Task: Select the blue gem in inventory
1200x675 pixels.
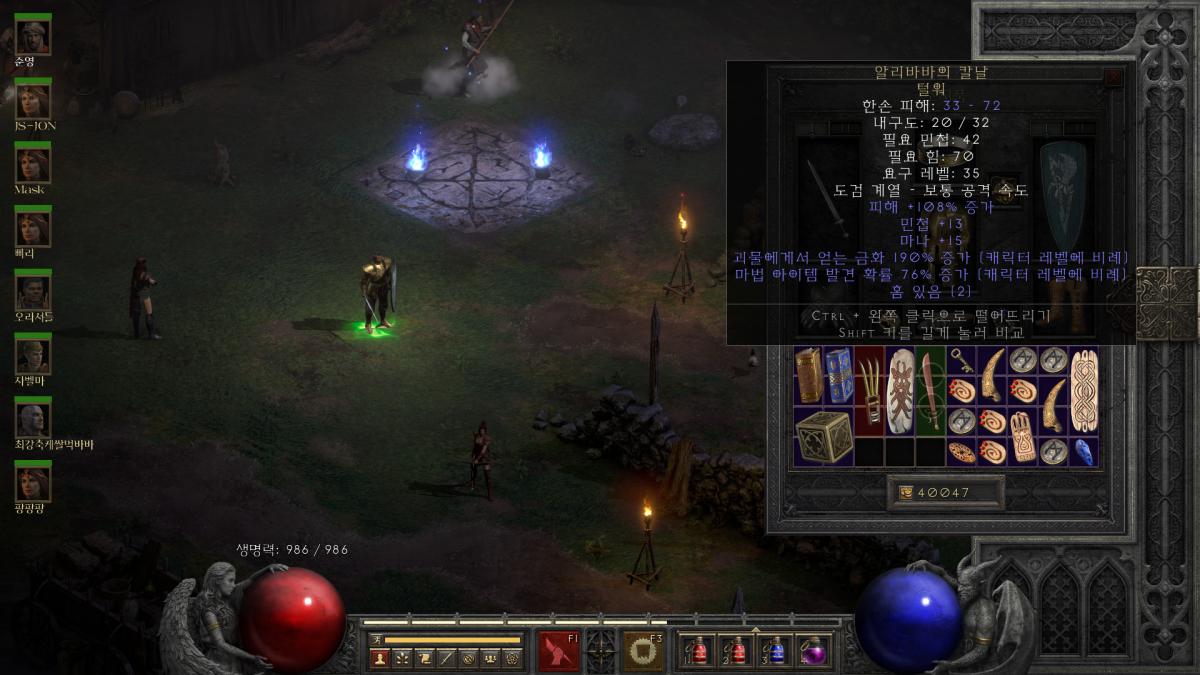Action: 1084,451
